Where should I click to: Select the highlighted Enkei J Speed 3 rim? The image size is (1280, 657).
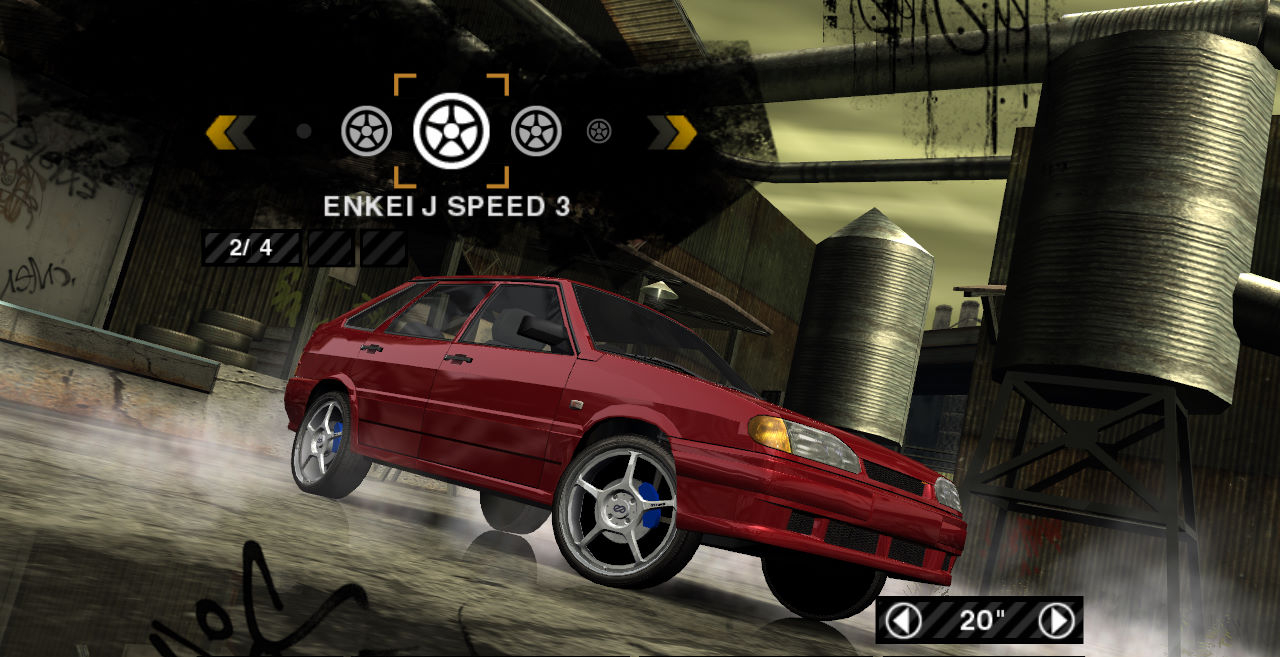click(x=451, y=131)
